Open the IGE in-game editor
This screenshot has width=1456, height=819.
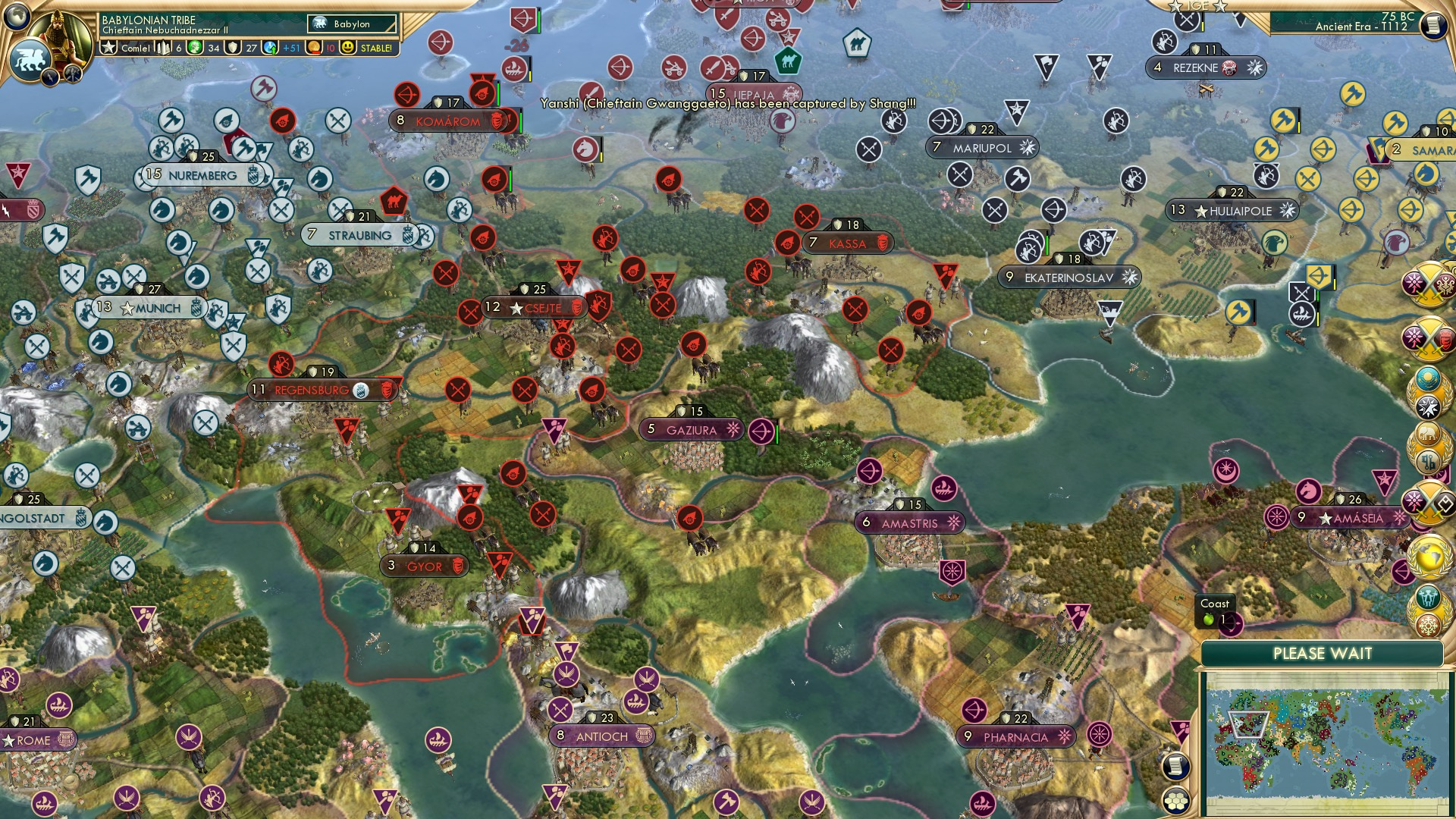pyautogui.click(x=1198, y=6)
